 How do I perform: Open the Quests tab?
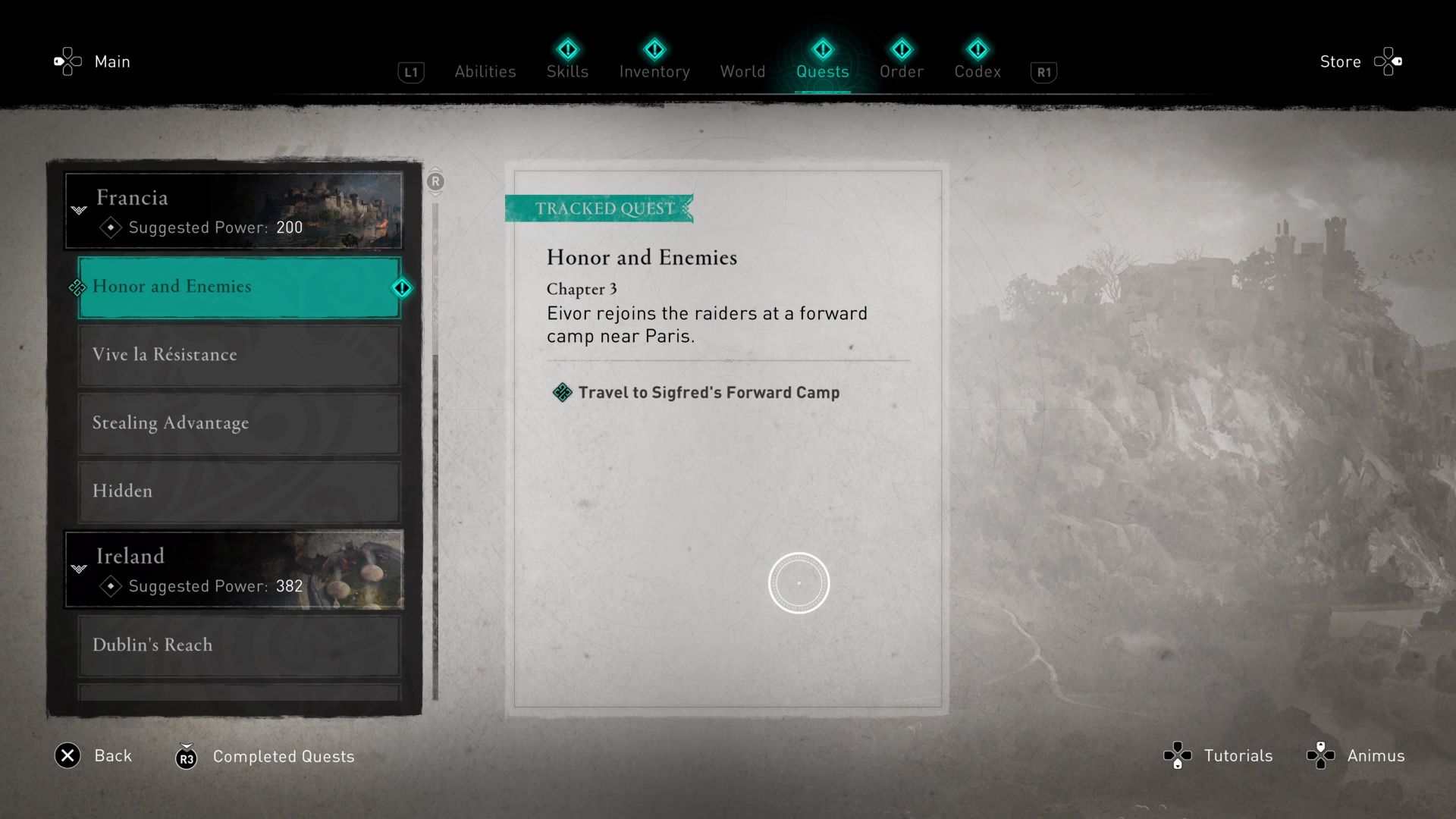pos(823,71)
